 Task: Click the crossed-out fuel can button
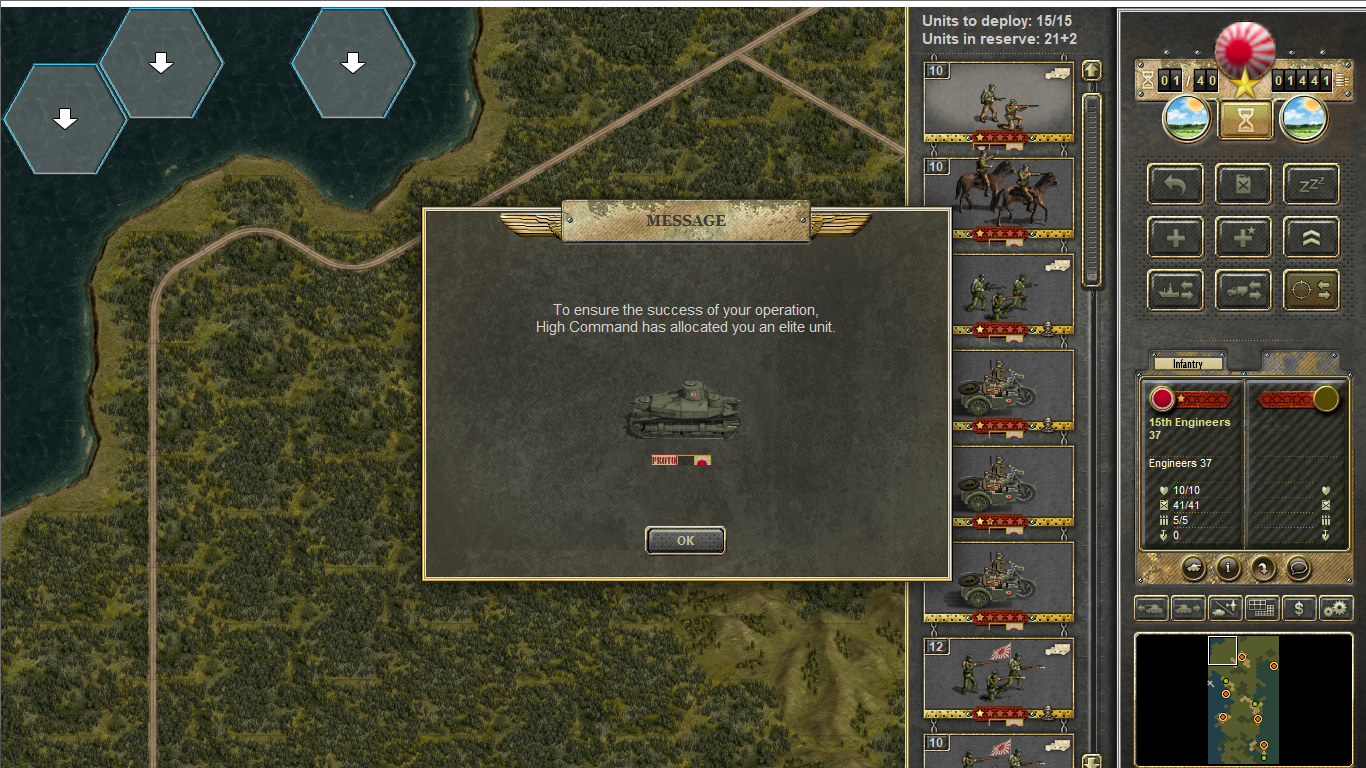click(x=1243, y=185)
